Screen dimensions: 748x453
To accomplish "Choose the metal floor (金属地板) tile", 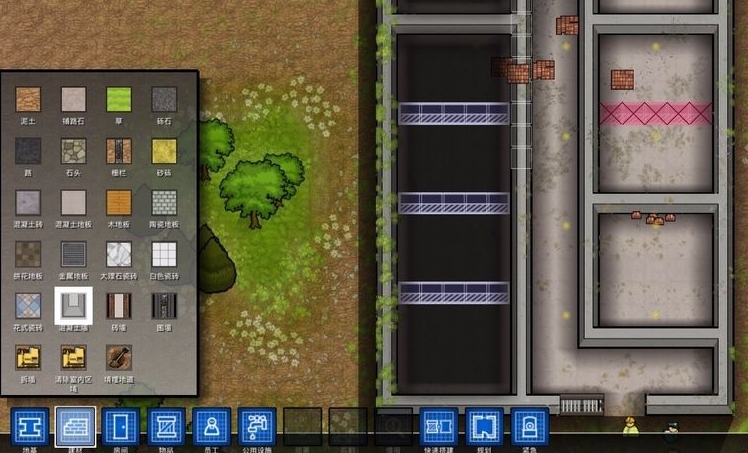I will (74, 254).
